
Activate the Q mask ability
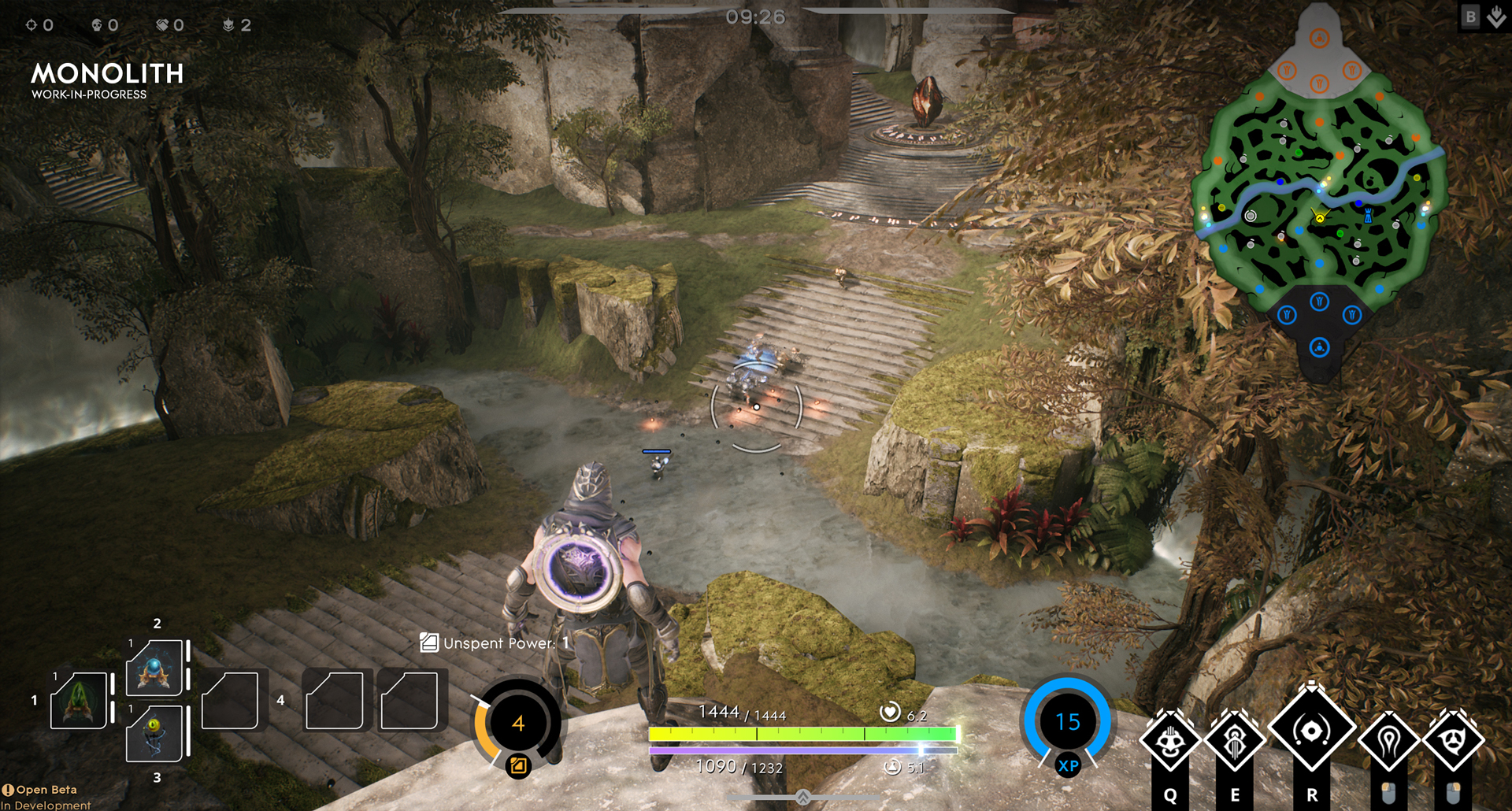[x=1170, y=740]
